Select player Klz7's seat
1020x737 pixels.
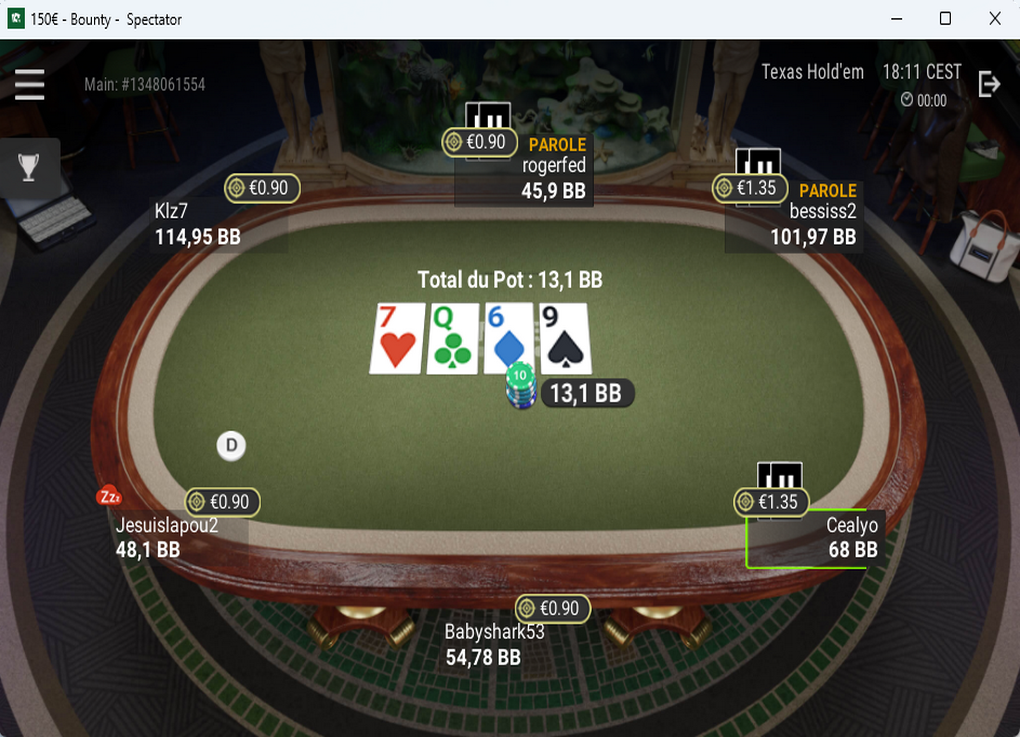pos(198,225)
